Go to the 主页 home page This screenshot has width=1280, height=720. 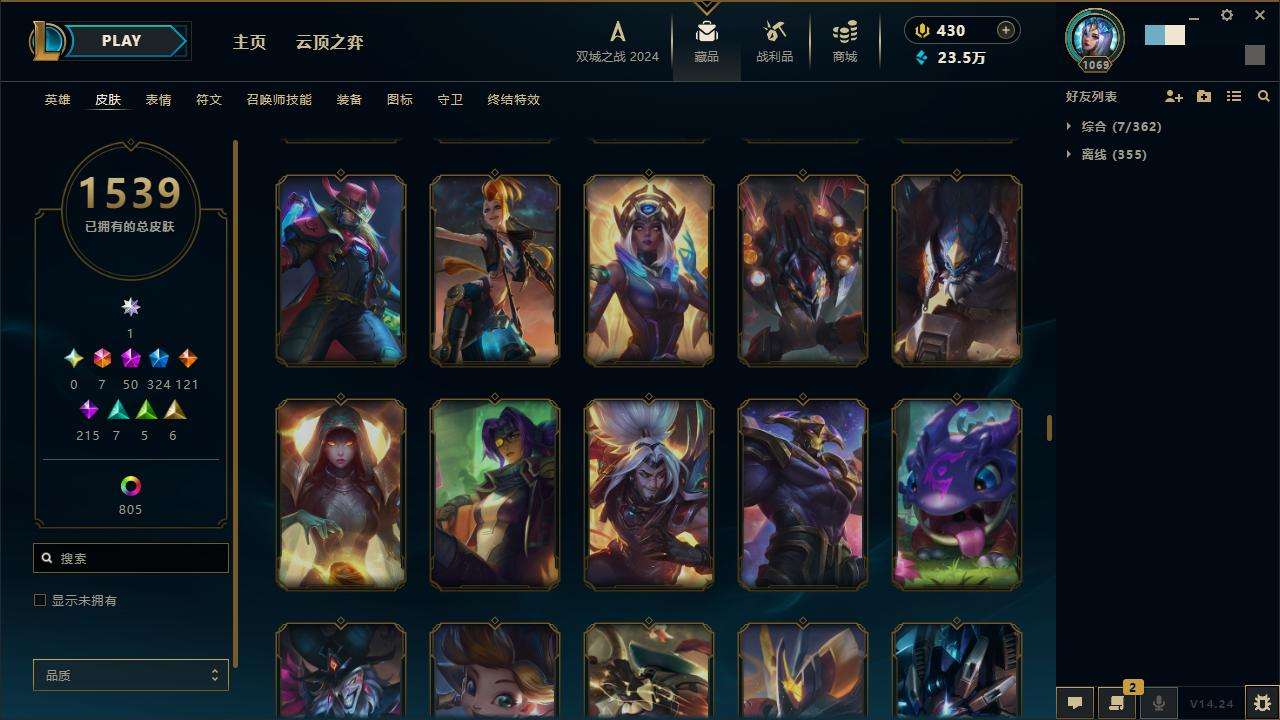249,42
